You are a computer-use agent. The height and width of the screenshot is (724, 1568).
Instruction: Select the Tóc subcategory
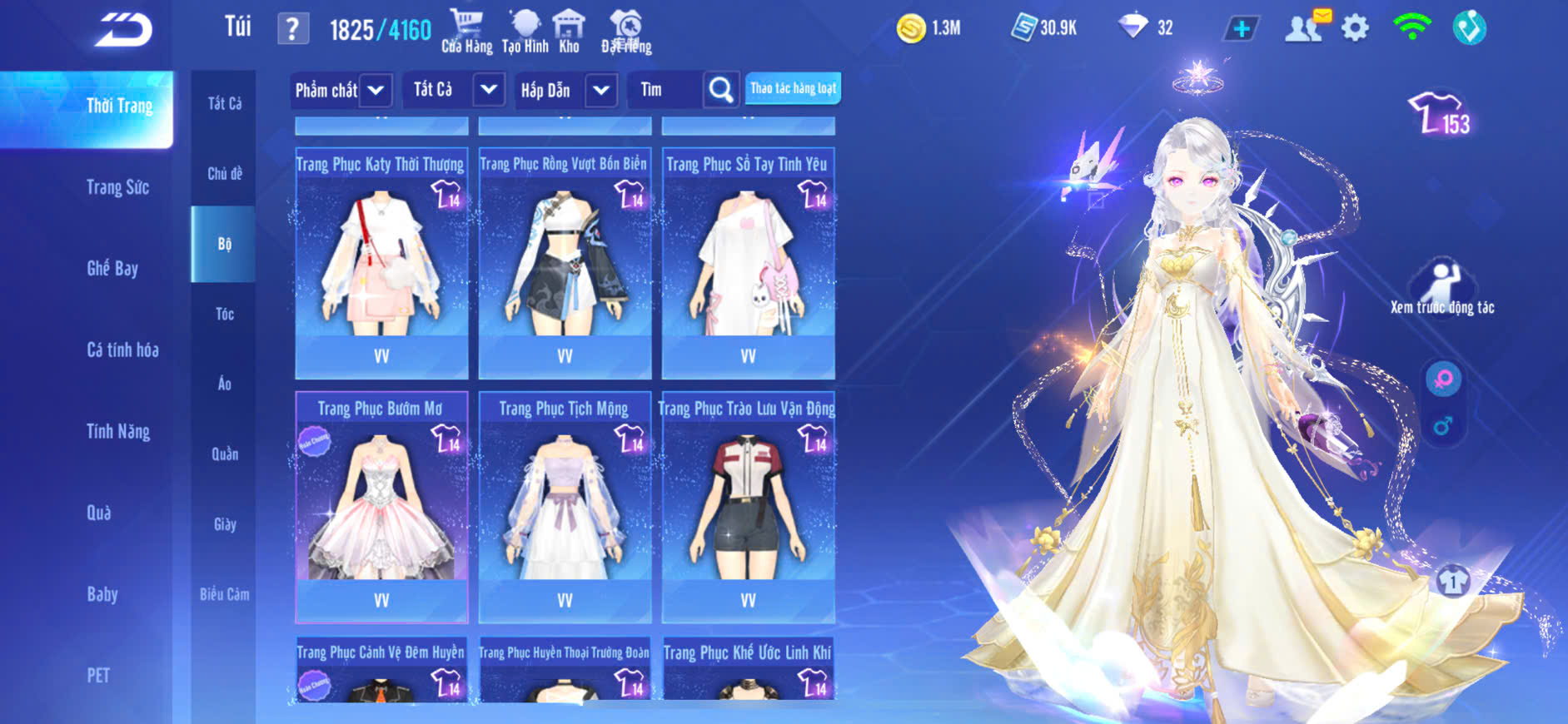click(224, 314)
